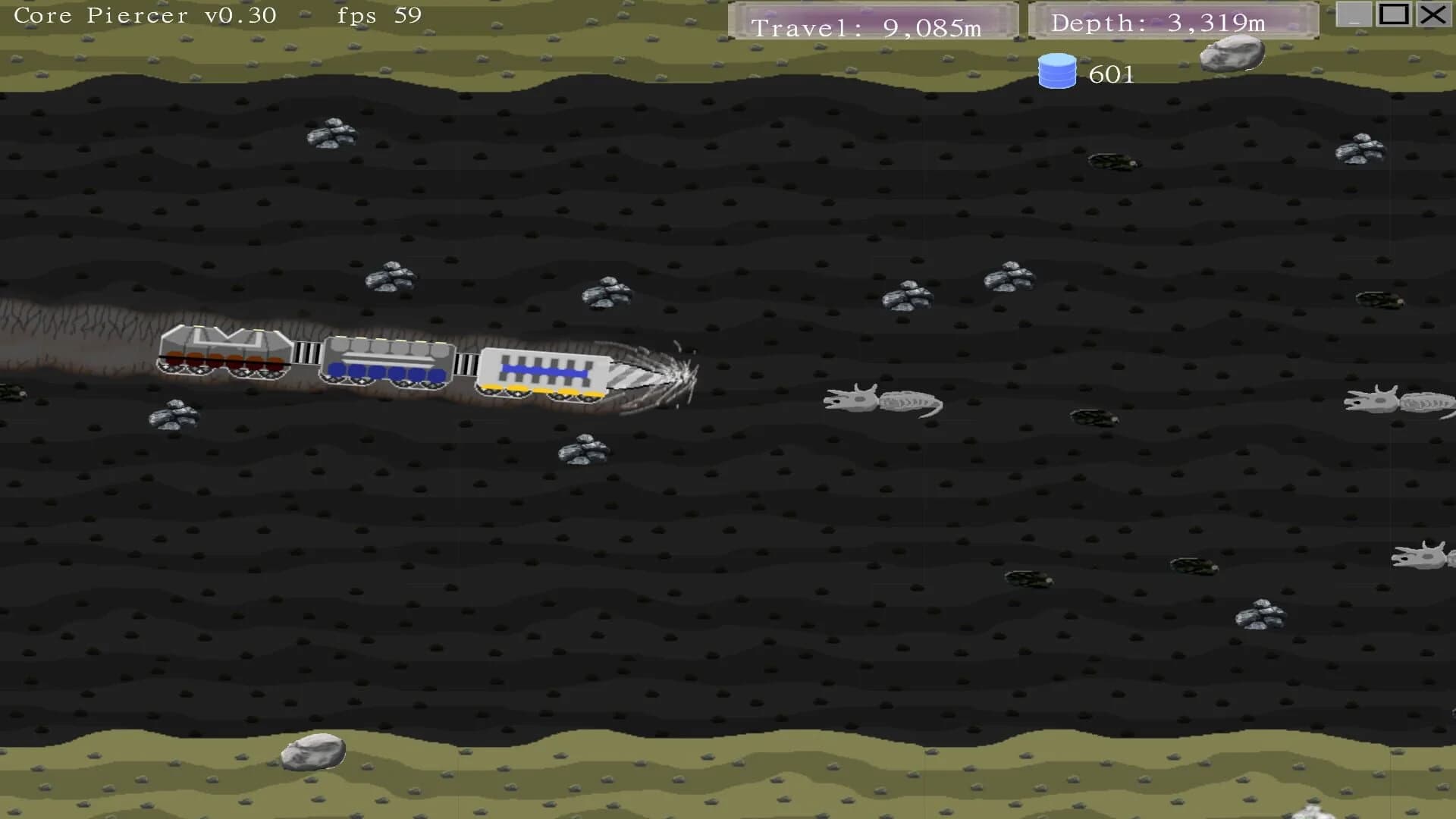Viewport: 1456px width, 819px height.
Task: Select the middle train car with blue wheels
Action: tap(387, 364)
